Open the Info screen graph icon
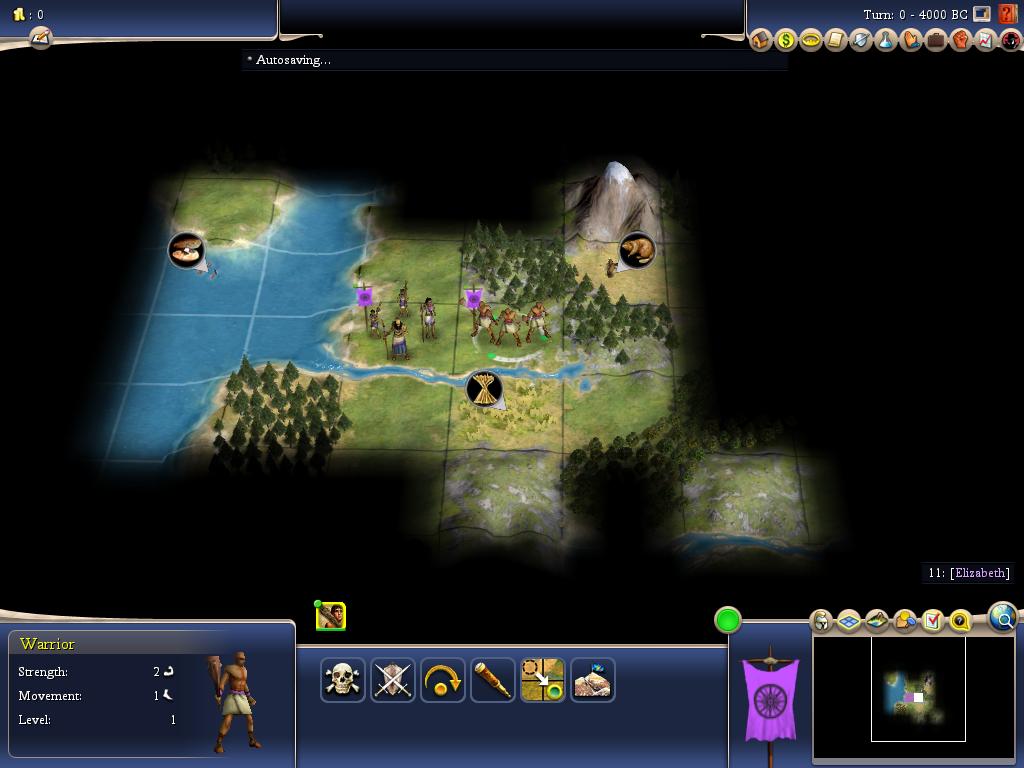Screen dimensions: 1024x768 [986, 40]
